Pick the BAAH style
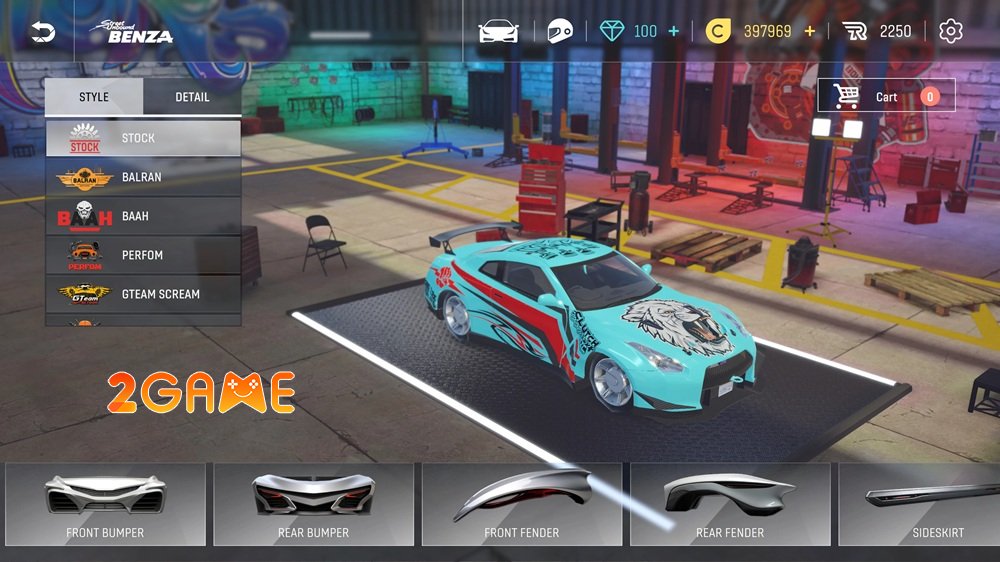Image resolution: width=1000 pixels, height=562 pixels. 143,216
